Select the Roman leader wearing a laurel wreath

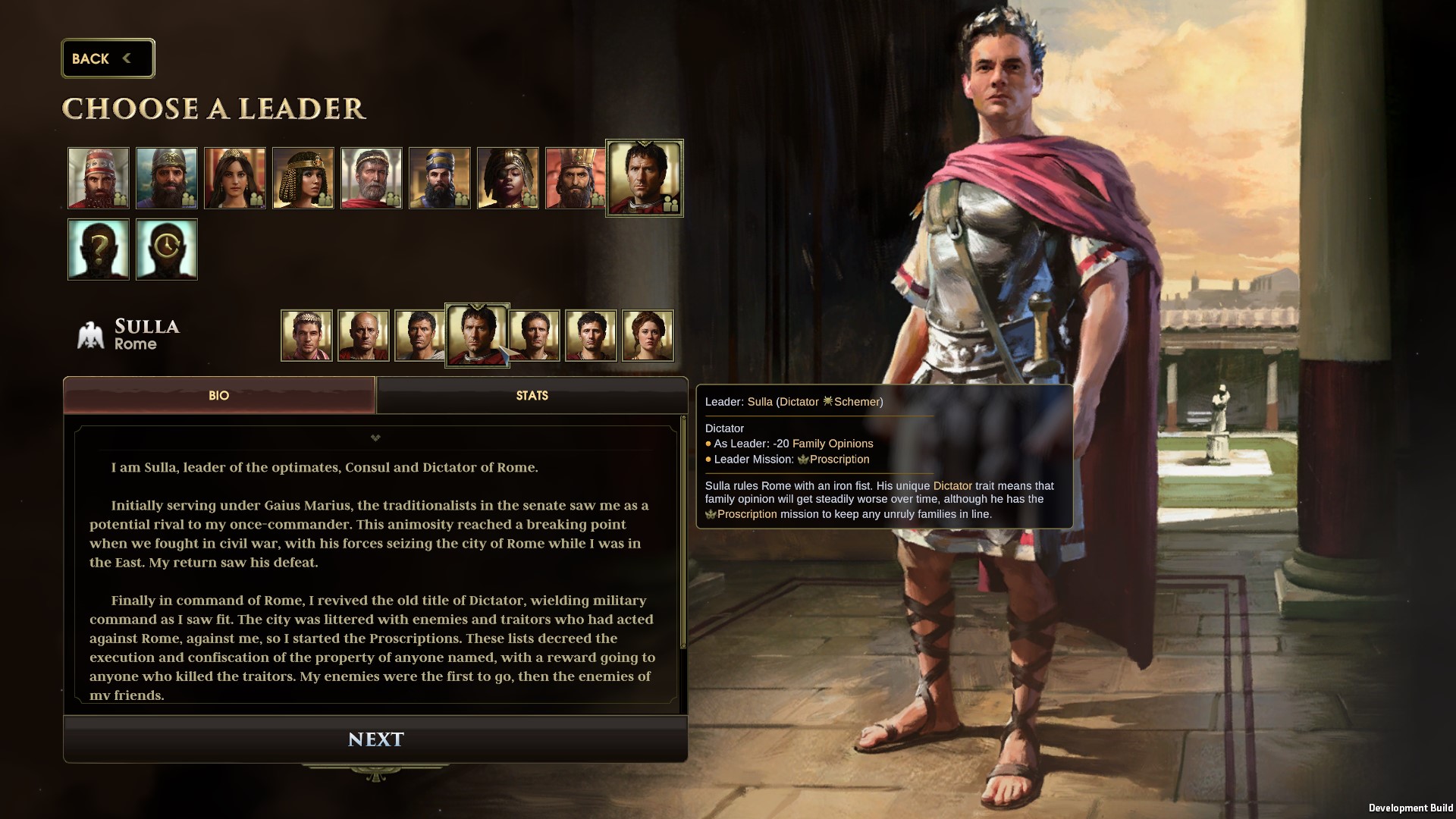306,335
